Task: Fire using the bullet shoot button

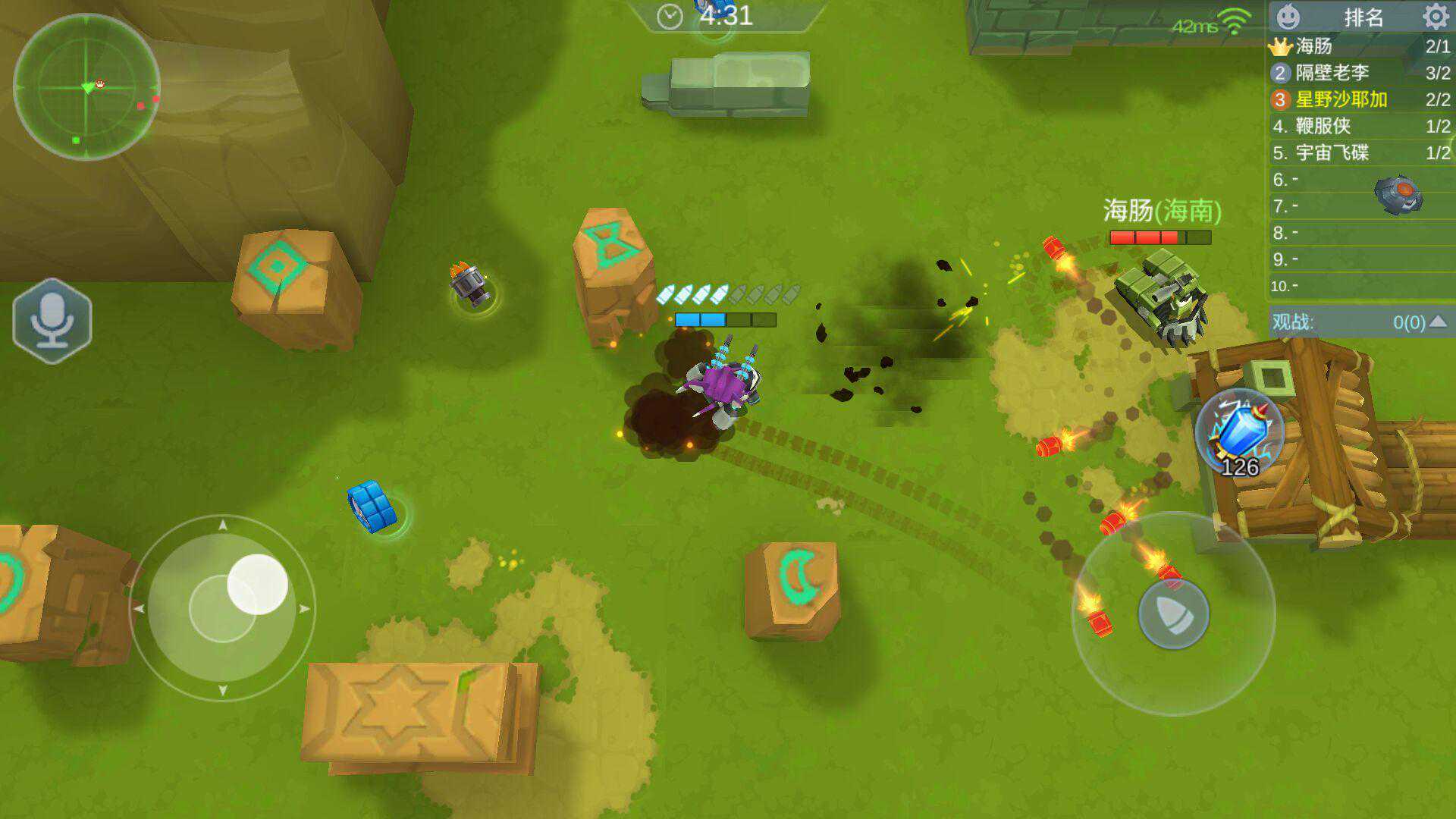Action: point(1173,613)
